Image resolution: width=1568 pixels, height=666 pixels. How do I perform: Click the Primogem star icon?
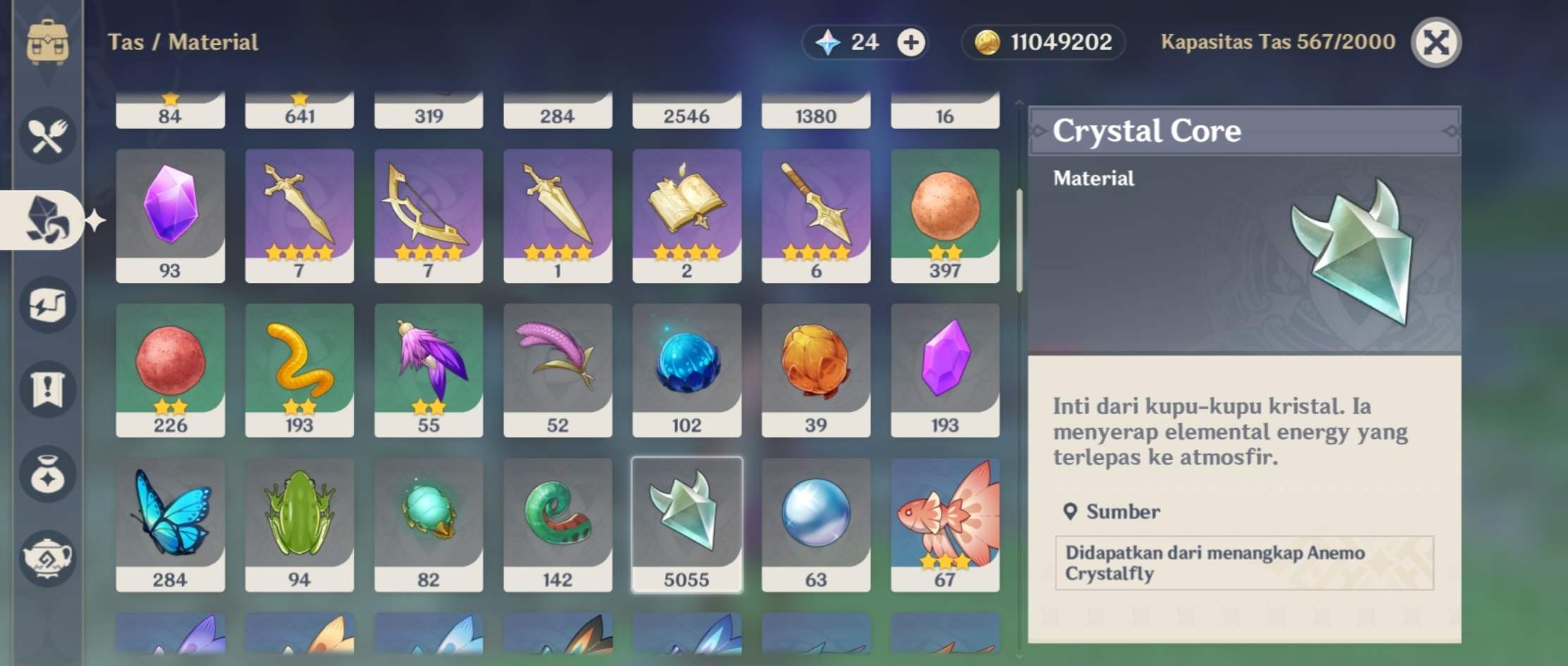830,42
